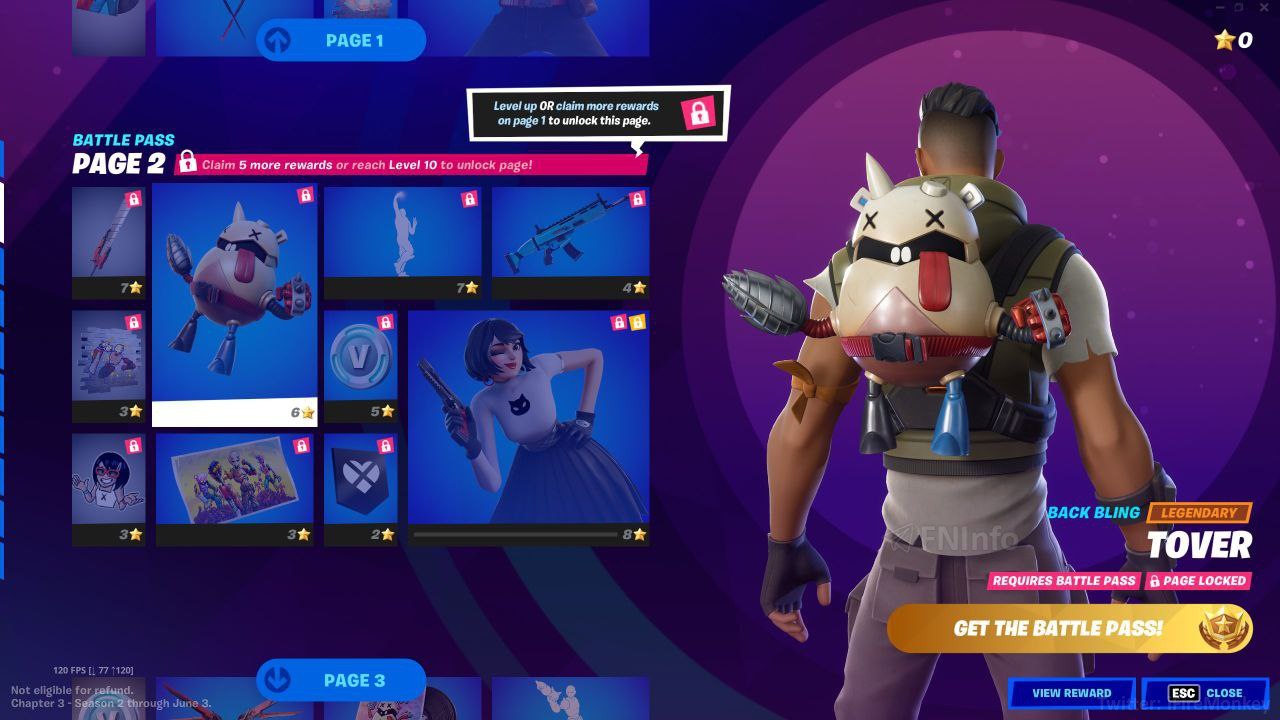Screen dimensions: 1280x720
Task: Click the View Reward button
Action: click(1071, 692)
